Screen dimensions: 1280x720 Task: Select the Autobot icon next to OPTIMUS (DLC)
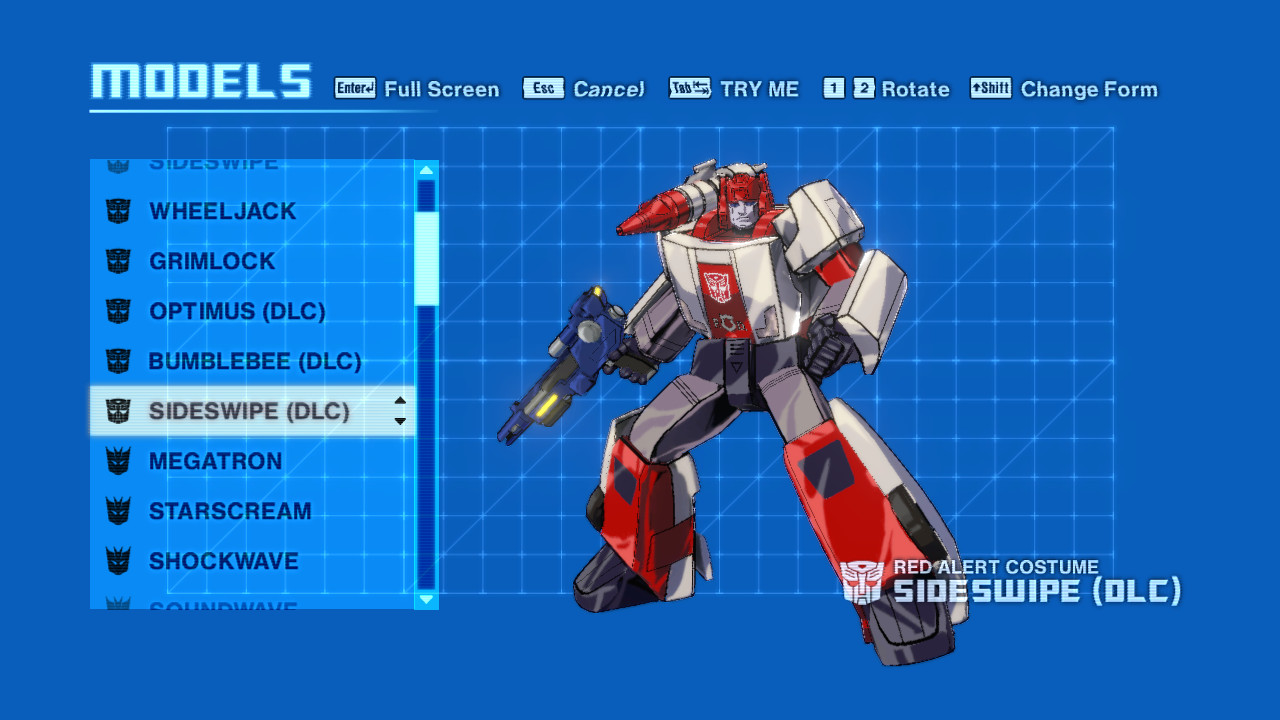coord(120,311)
